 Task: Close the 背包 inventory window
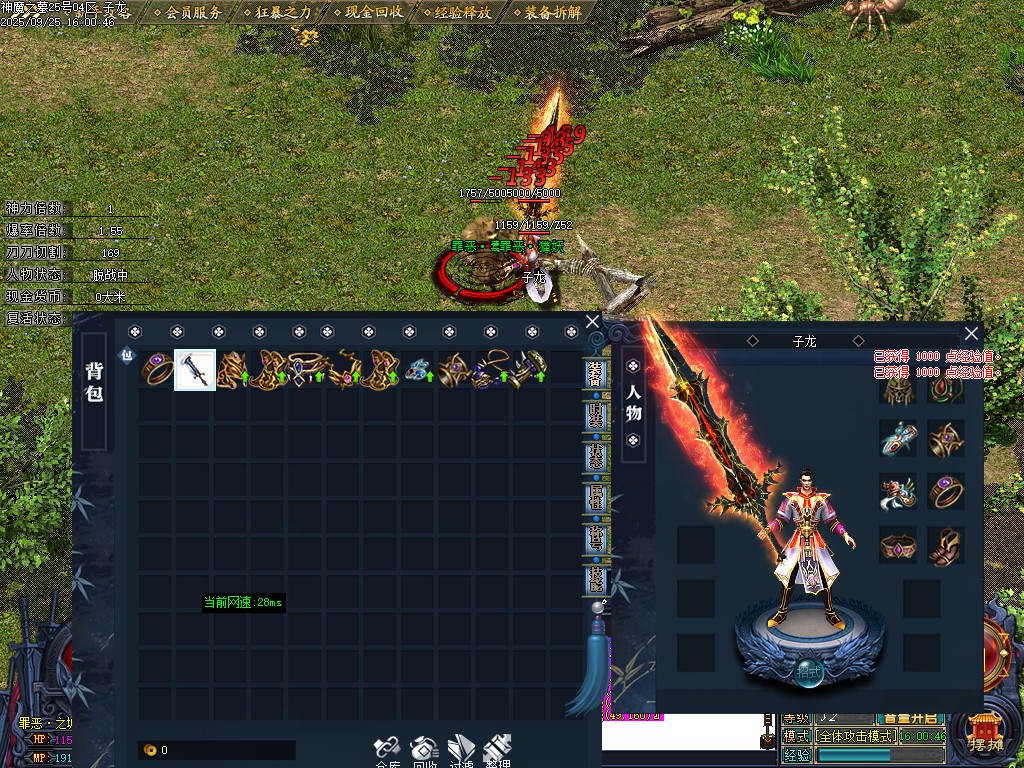tap(592, 322)
